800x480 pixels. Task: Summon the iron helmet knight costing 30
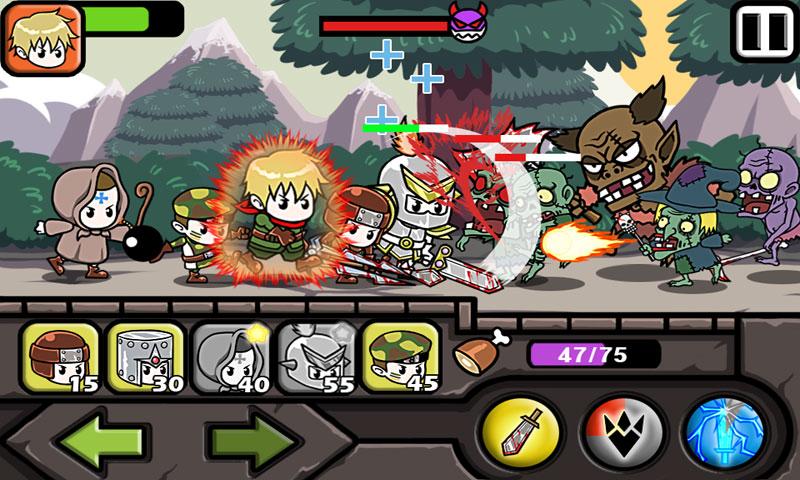[x=145, y=357]
